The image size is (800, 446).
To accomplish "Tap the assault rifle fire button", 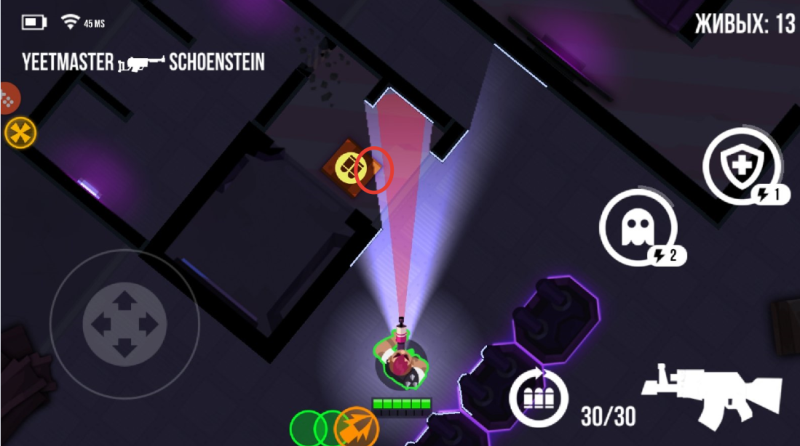I will click(x=711, y=392).
